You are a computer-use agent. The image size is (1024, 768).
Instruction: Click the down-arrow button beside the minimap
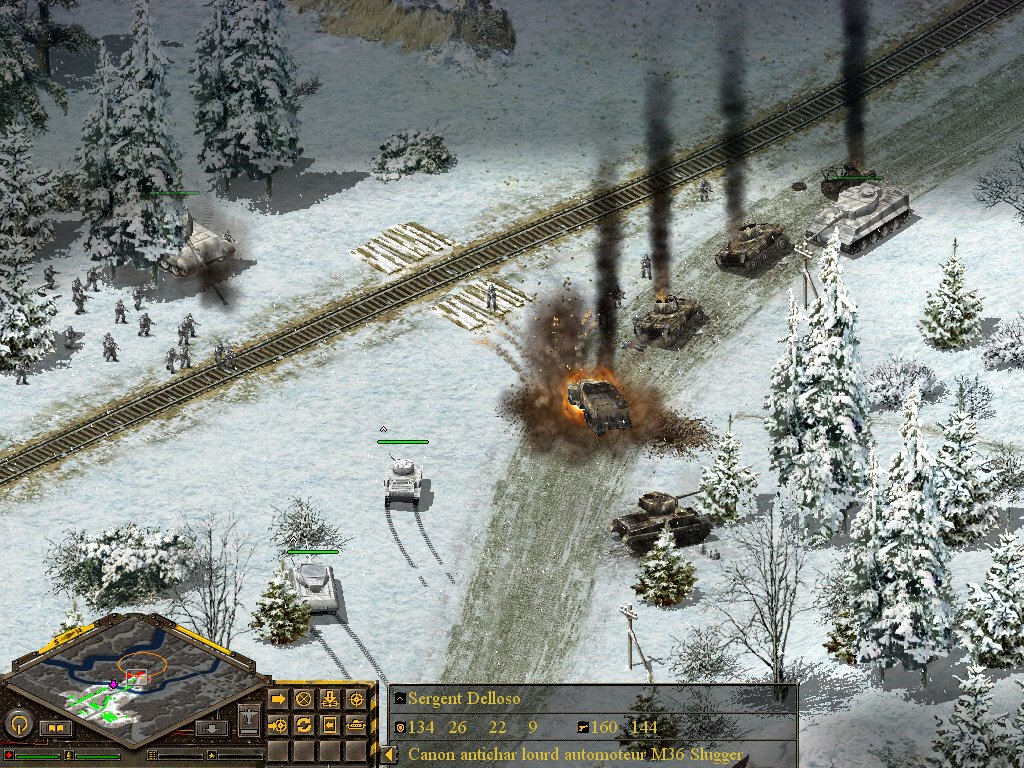[x=210, y=729]
